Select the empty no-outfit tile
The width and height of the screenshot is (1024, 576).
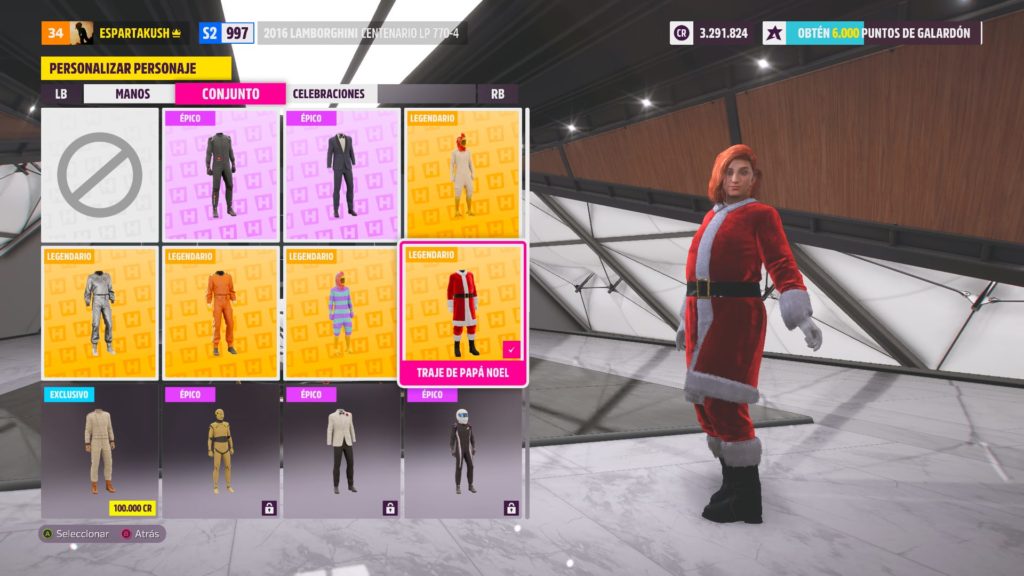tap(99, 174)
